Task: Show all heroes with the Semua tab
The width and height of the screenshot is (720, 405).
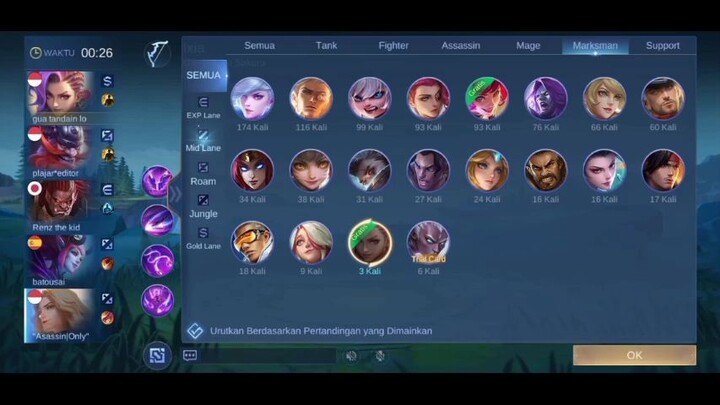Action: pos(259,45)
